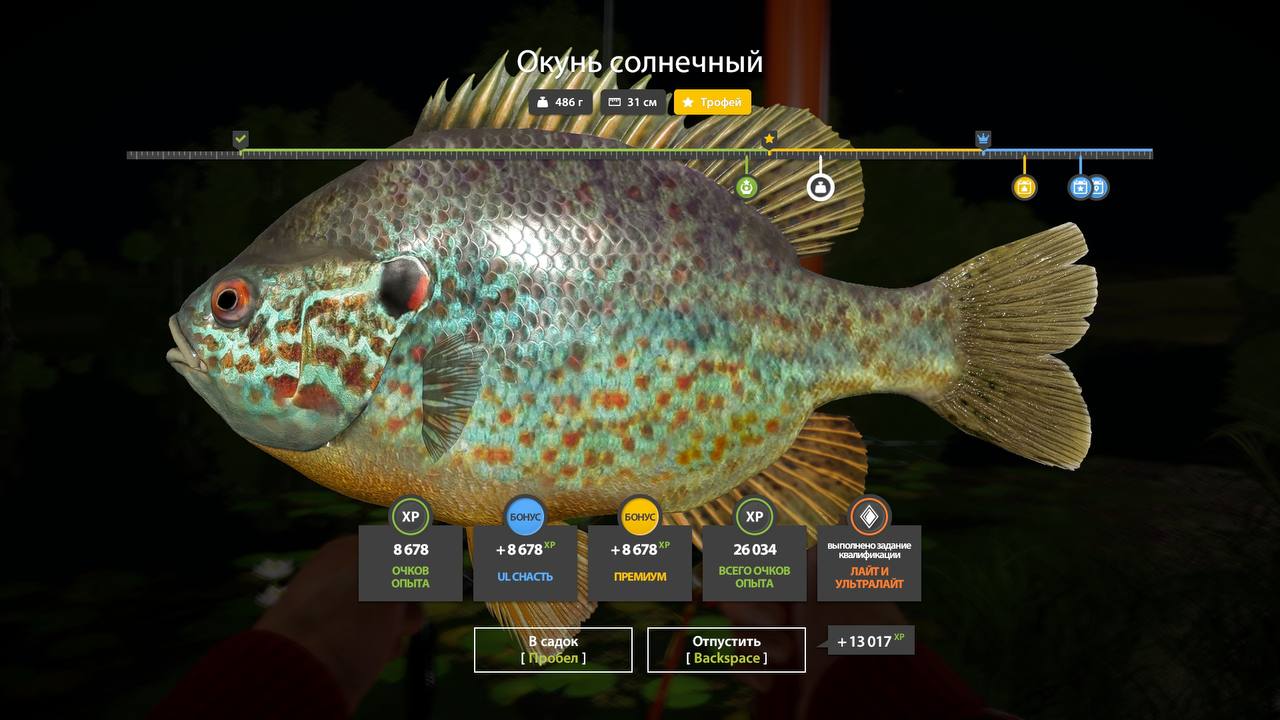Click the yellow trophy record marker icon
Screen dimensions: 1280x720
click(1024, 187)
